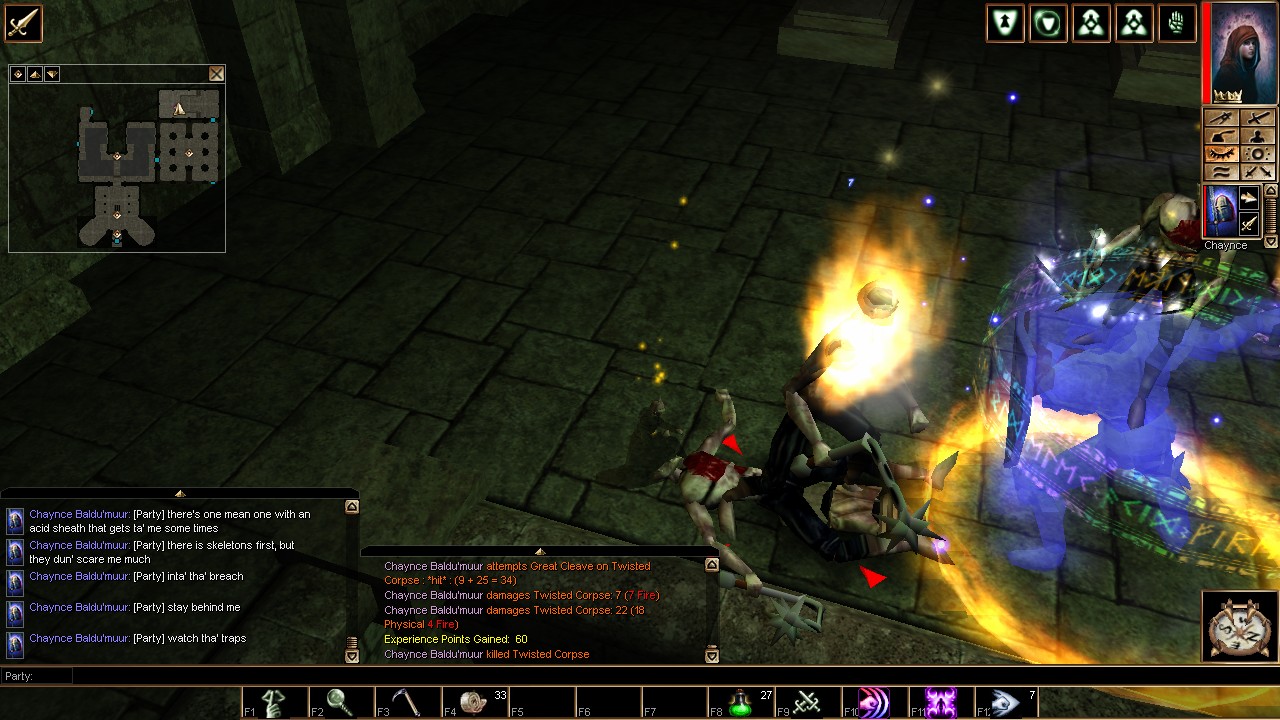Screen dimensions: 1280x720
Task: Click the shield with arrow effect icon
Action: pyautogui.click(x=1005, y=23)
